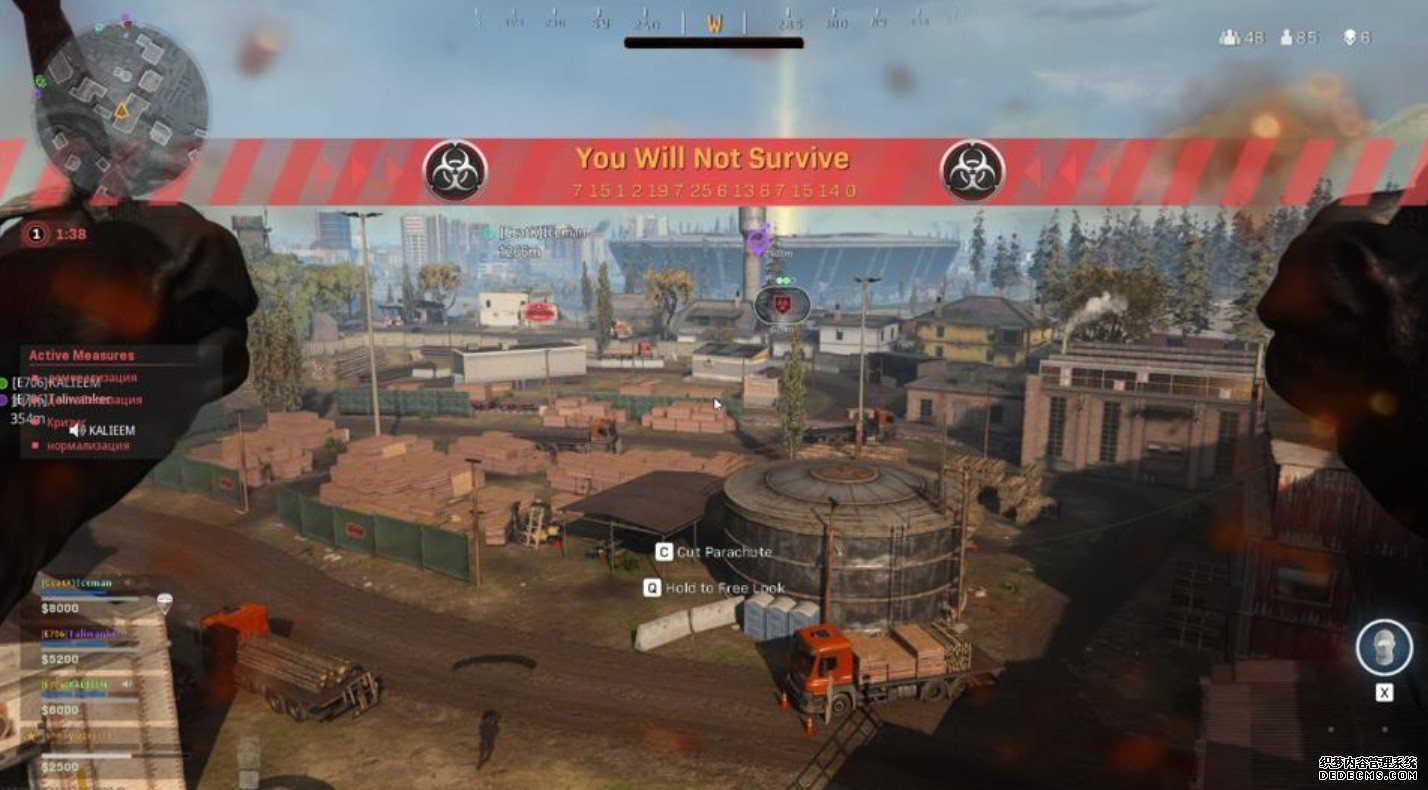Click the KALIEEM voice chat speaker icon
1428x790 pixels.
click(x=76, y=429)
